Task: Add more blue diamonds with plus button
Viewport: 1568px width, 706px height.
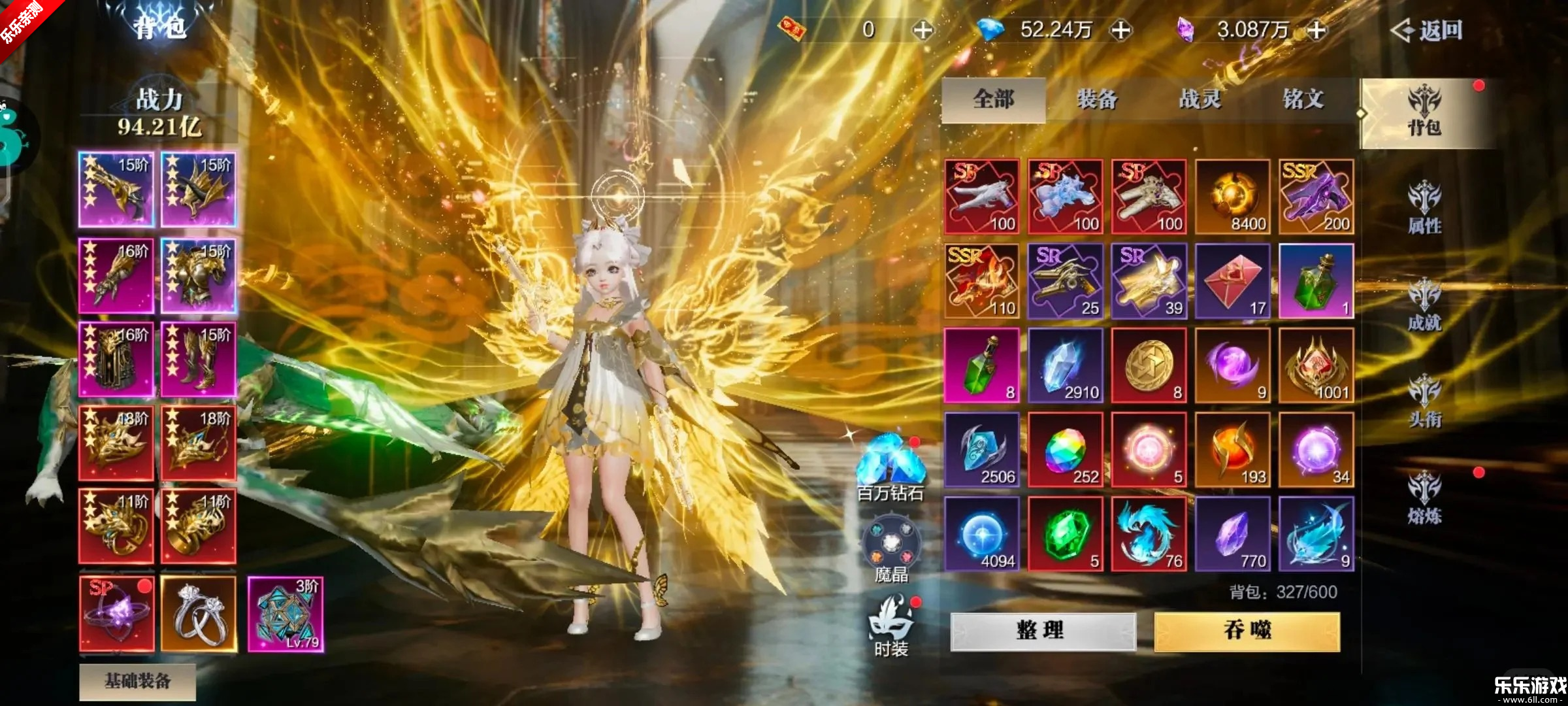Action: click(x=1121, y=30)
